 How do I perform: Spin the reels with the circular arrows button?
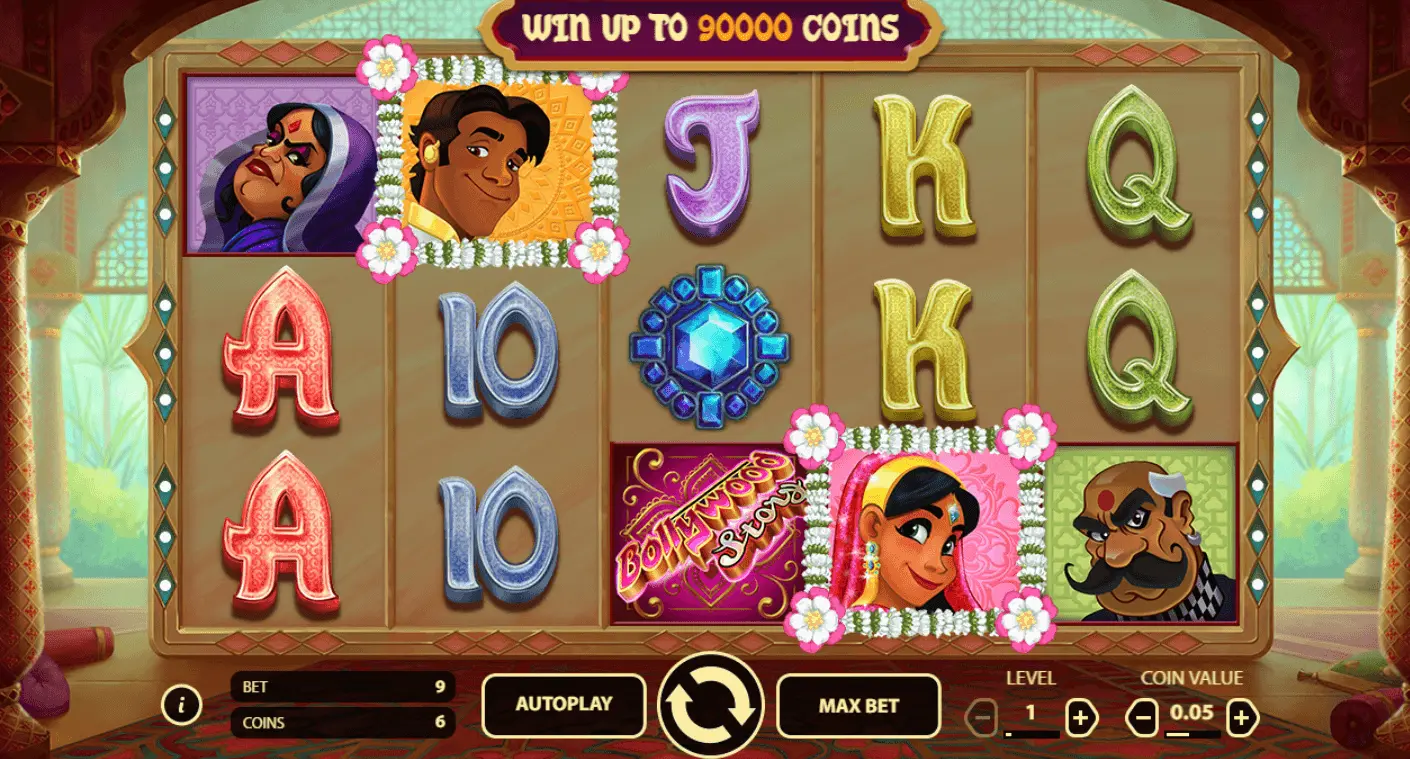(710, 705)
